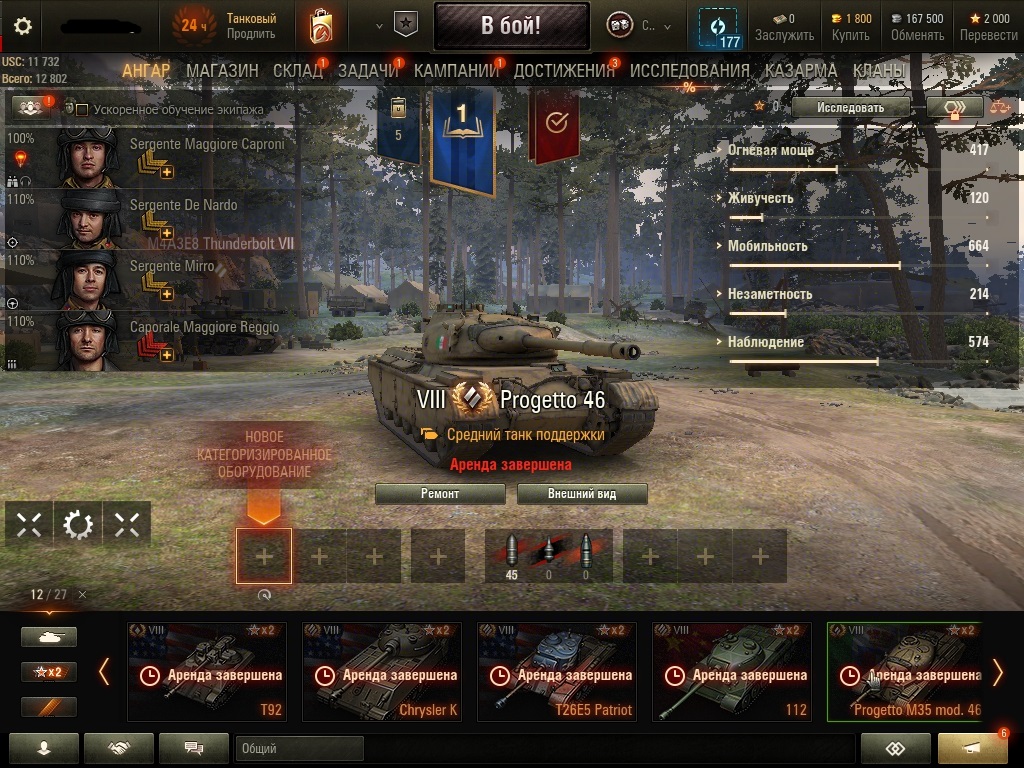
Task: Switch to the ИССЛЕДОВАНИЯ tab
Action: 689,71
